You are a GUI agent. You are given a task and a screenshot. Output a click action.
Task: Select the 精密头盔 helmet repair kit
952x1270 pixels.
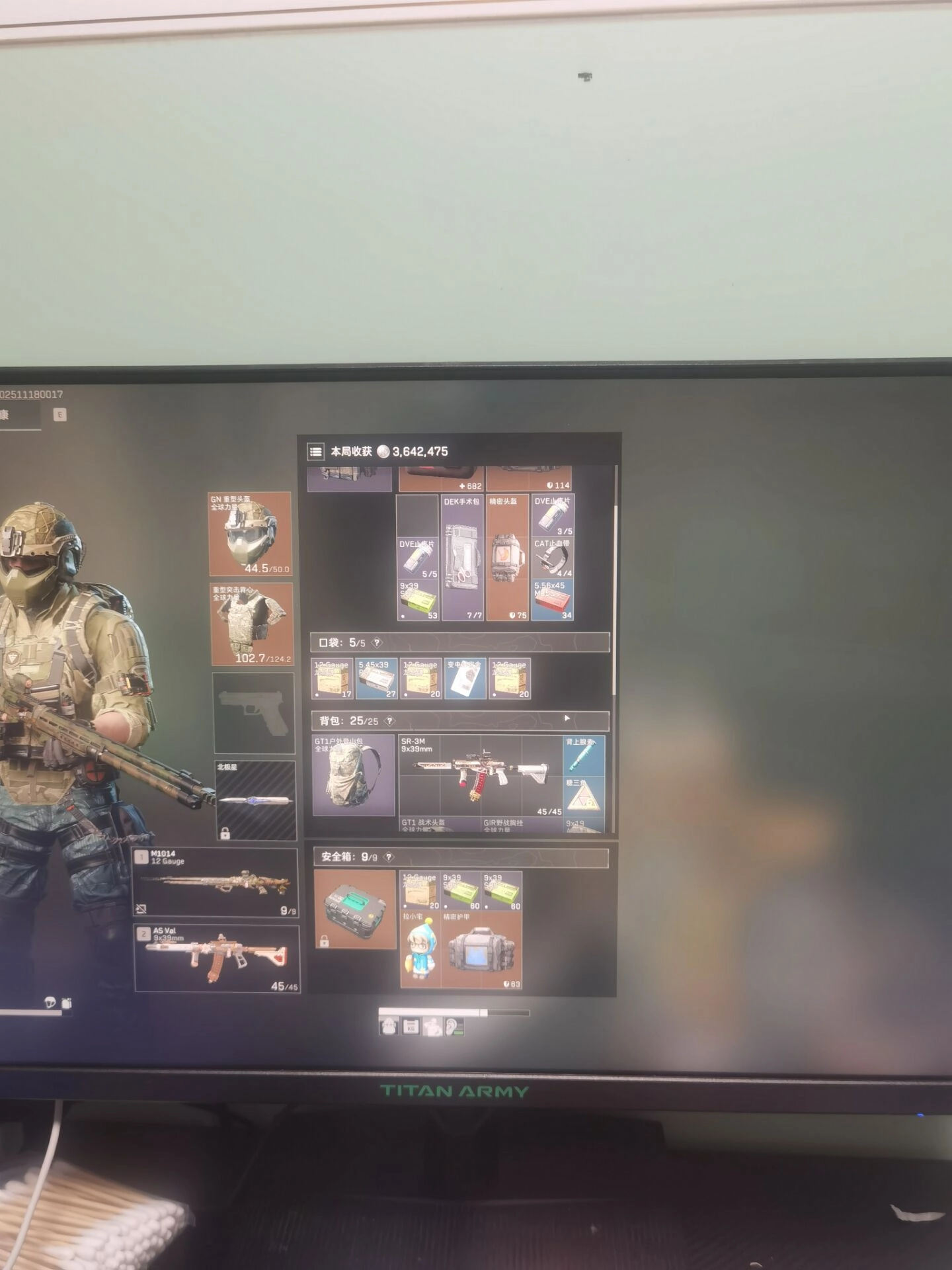[507, 558]
